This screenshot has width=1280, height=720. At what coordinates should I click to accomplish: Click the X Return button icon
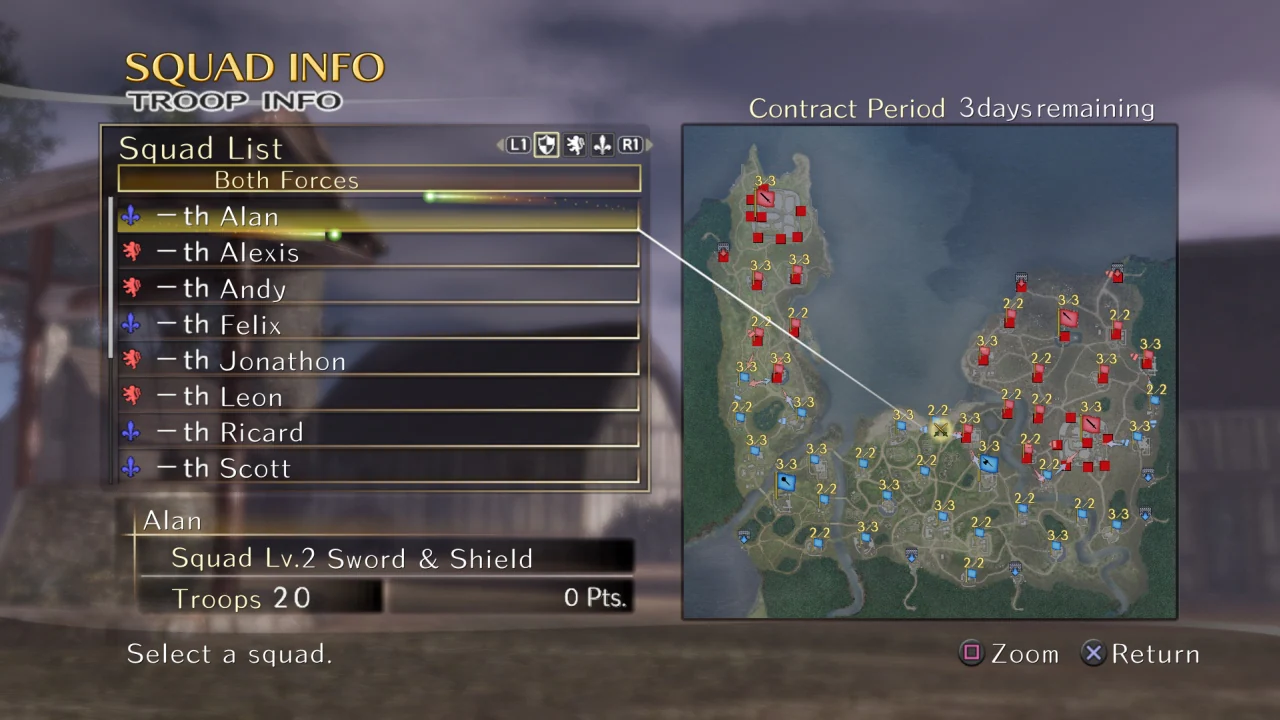1093,653
